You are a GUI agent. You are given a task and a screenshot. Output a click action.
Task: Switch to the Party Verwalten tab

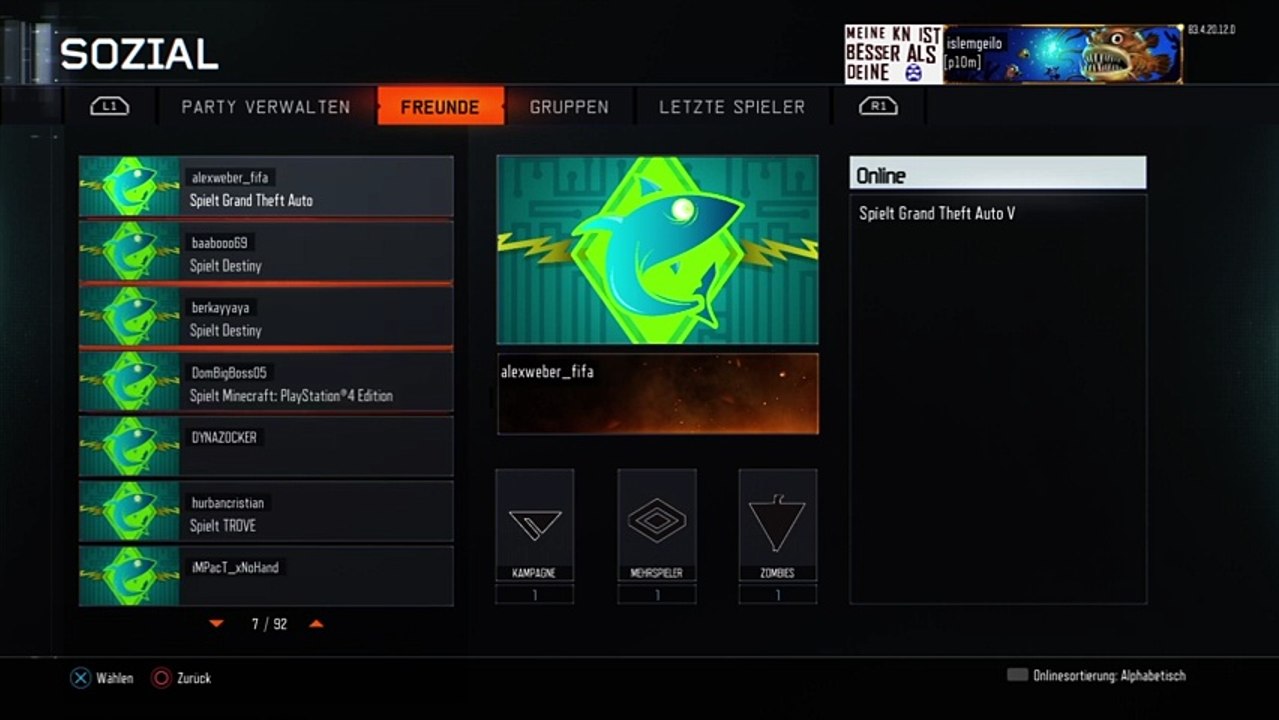[x=265, y=107]
